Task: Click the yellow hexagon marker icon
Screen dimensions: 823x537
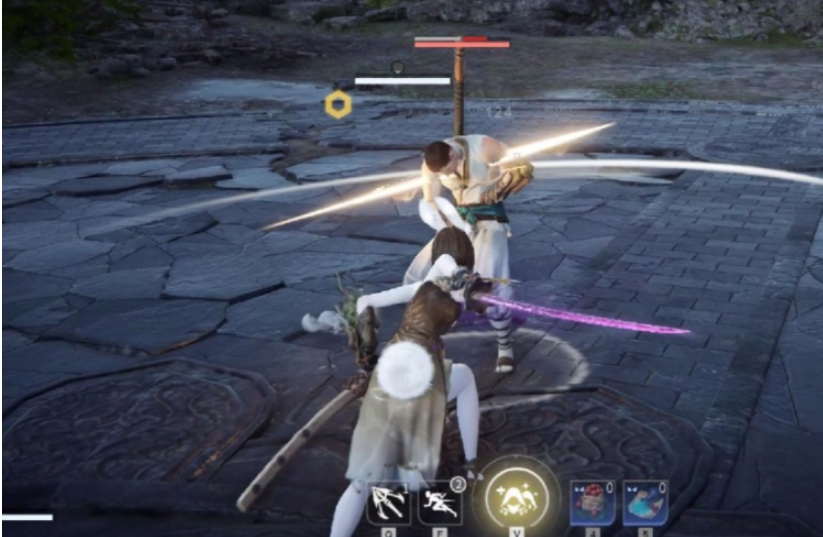Action: pos(338,104)
